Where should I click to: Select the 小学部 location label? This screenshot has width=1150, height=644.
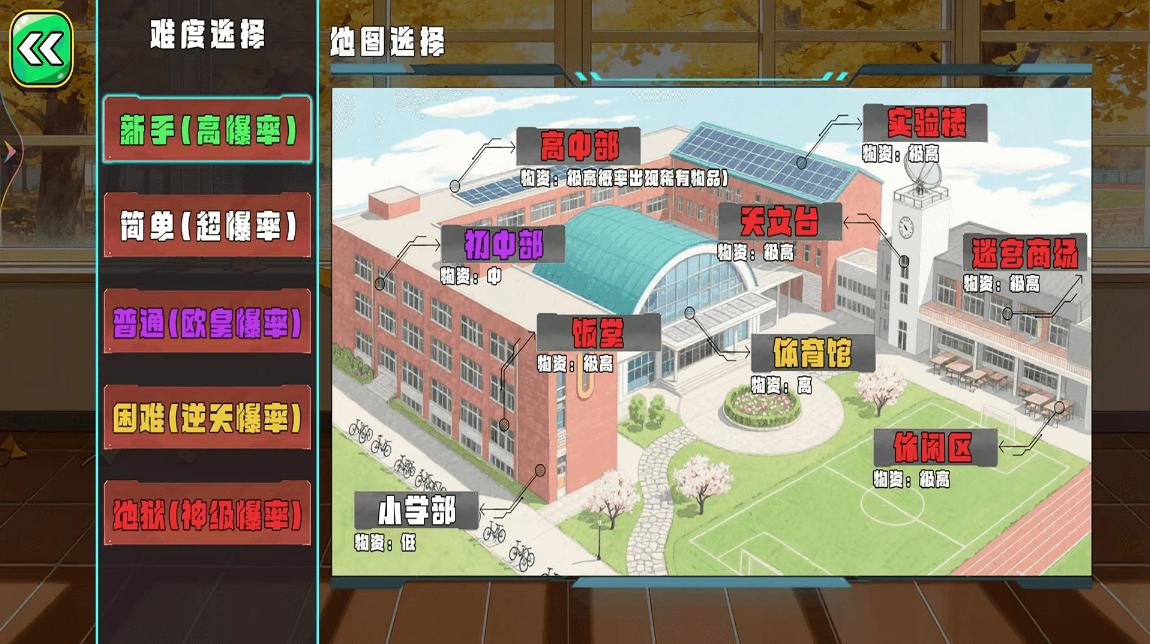[x=417, y=510]
